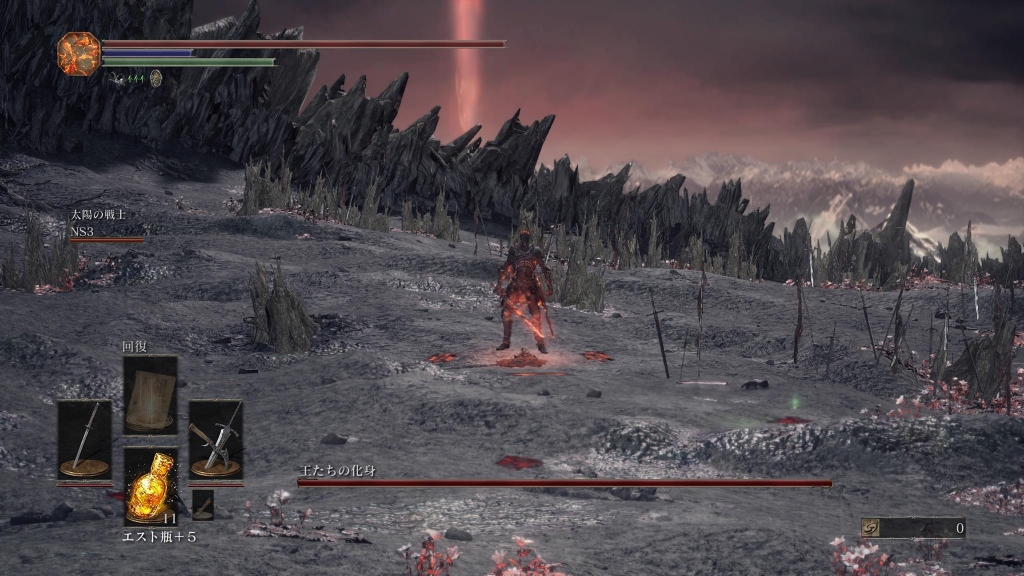Click the souls counter box

pos(913,528)
